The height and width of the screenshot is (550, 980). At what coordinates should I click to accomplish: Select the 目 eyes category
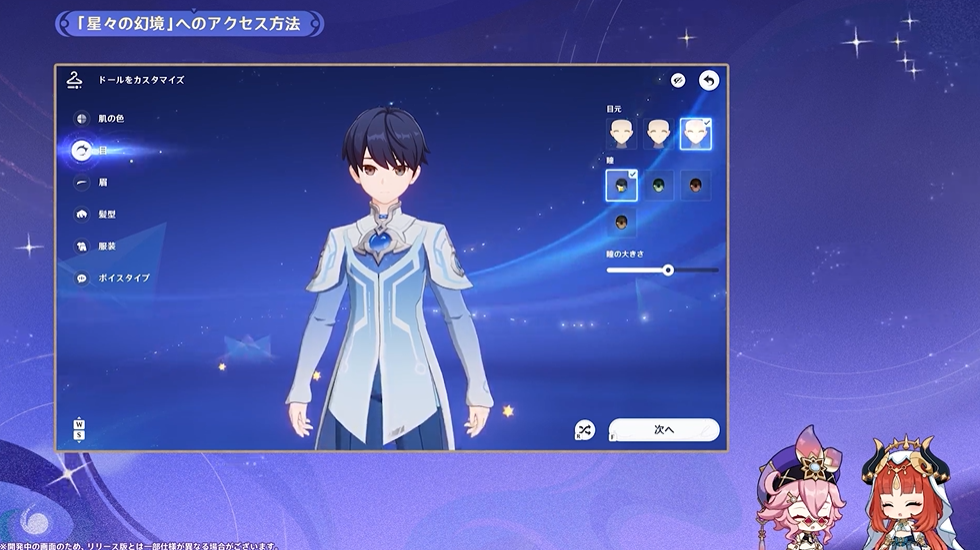tap(82, 150)
